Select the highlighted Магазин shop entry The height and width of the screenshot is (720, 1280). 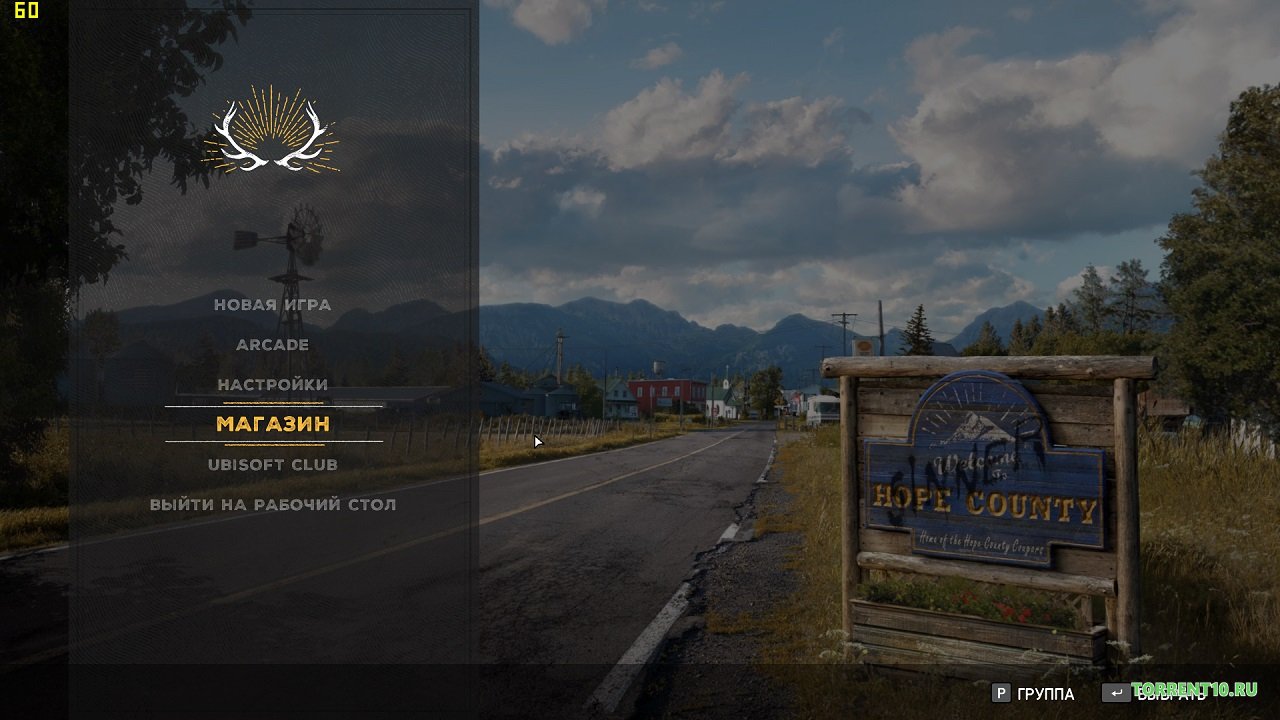coord(273,424)
